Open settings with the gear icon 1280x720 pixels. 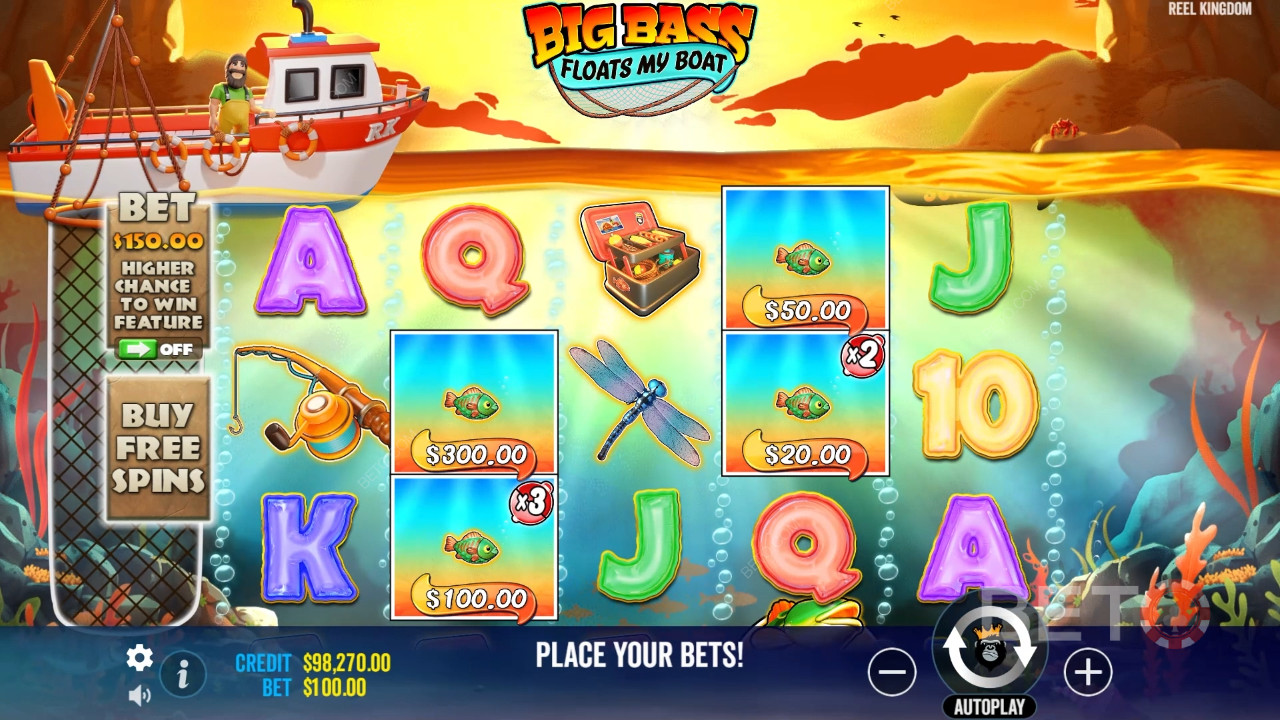[139, 657]
